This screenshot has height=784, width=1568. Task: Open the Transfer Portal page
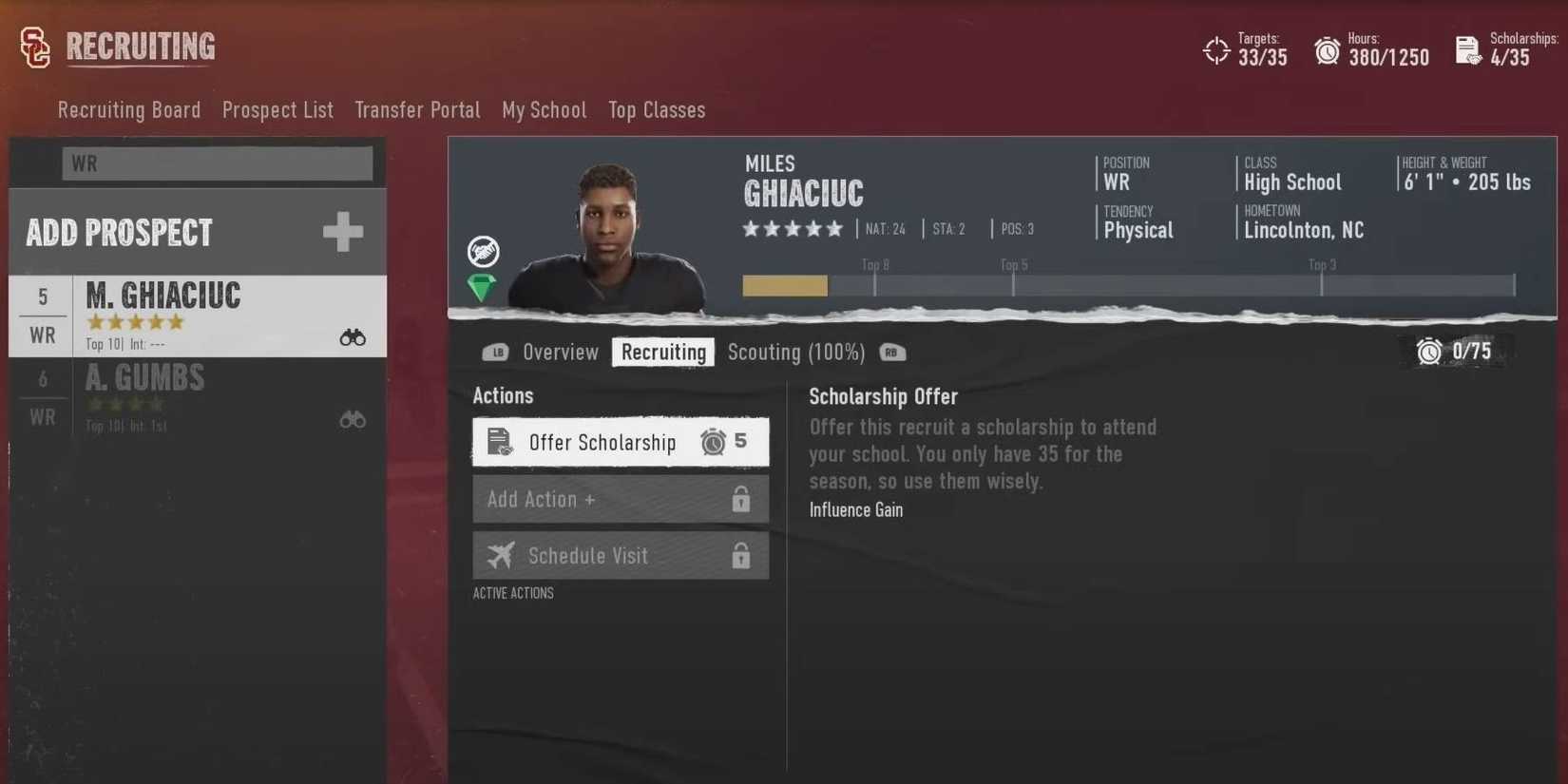tap(417, 110)
